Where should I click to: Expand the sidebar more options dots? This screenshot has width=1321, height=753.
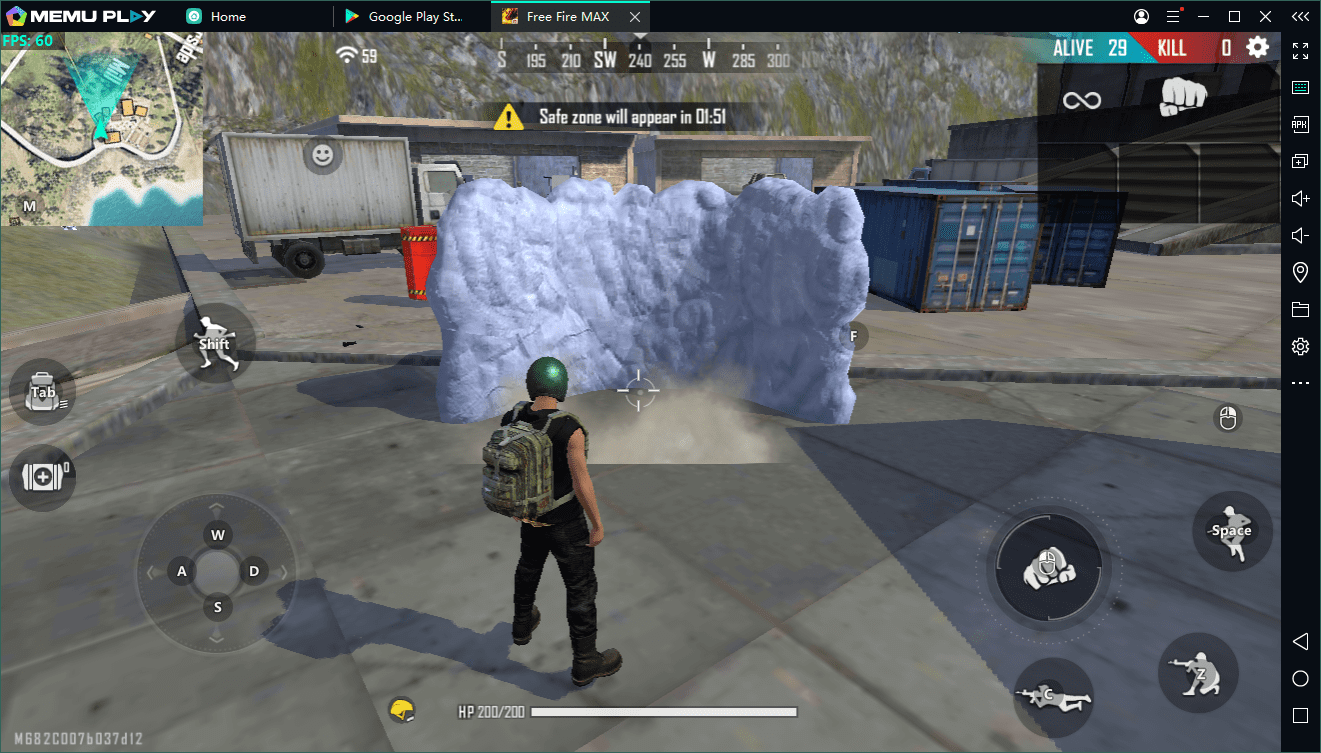coord(1300,382)
